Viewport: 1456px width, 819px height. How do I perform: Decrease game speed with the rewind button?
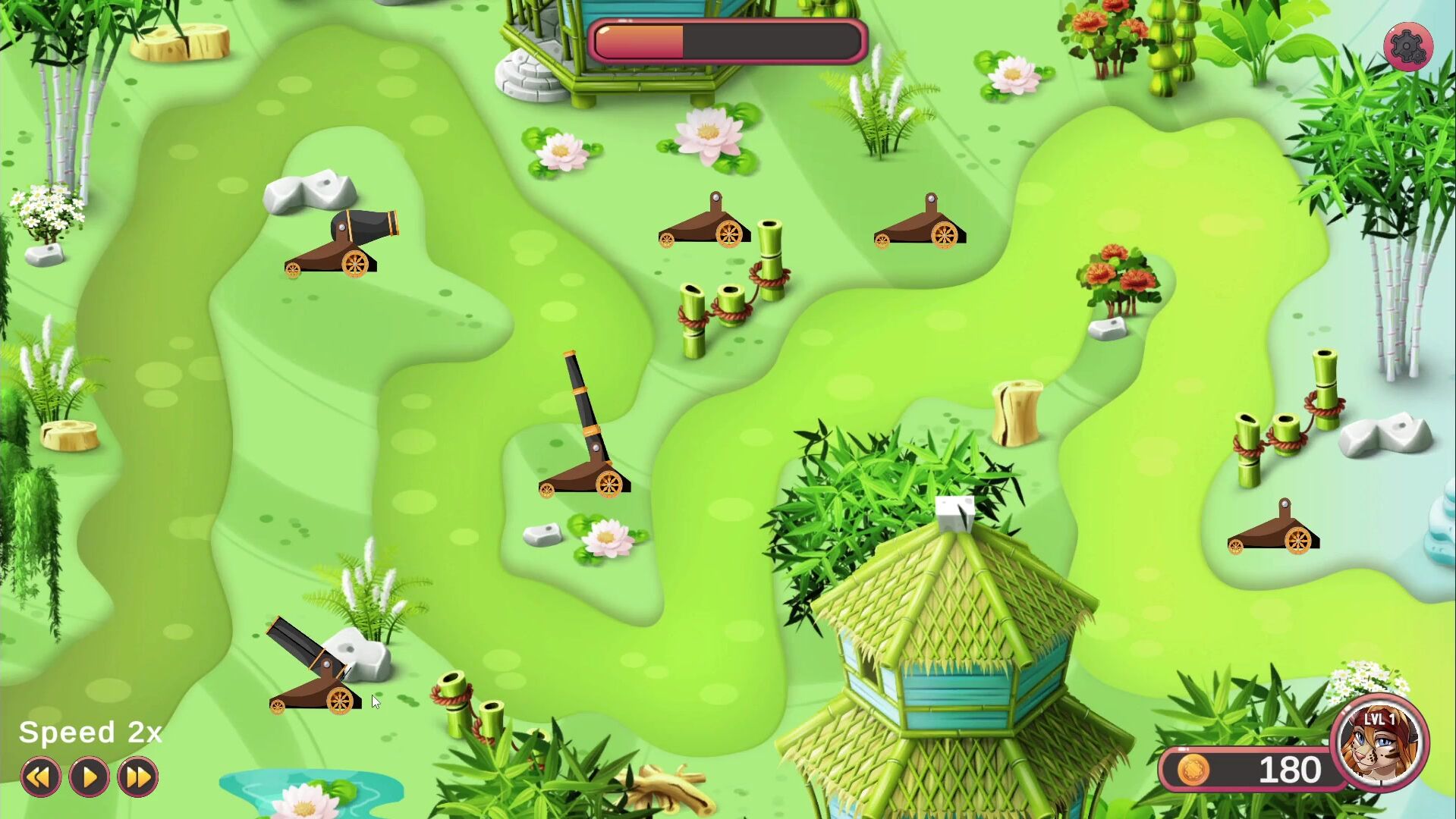pos(40,777)
